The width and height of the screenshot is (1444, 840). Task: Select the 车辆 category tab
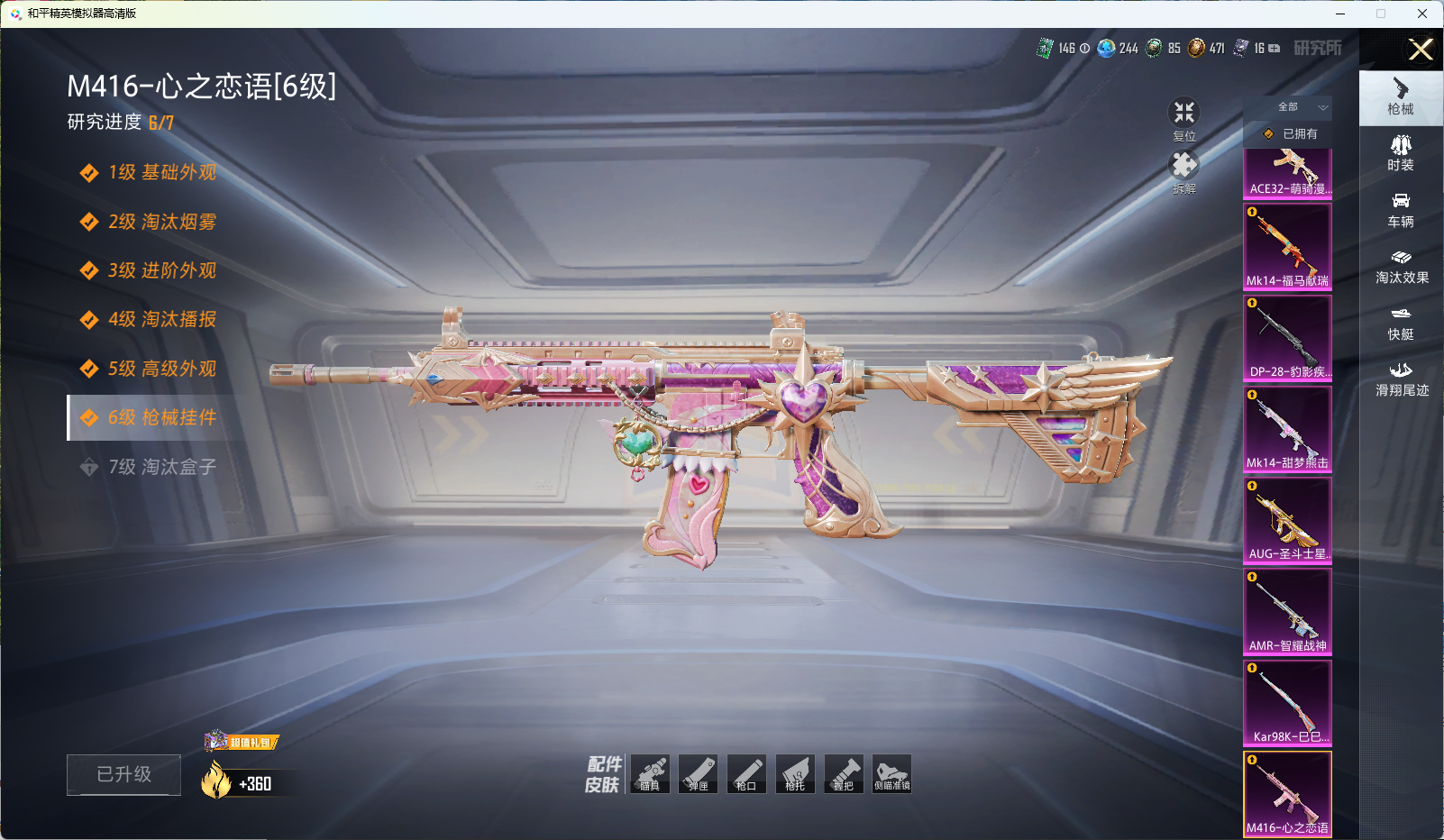pos(1401,210)
